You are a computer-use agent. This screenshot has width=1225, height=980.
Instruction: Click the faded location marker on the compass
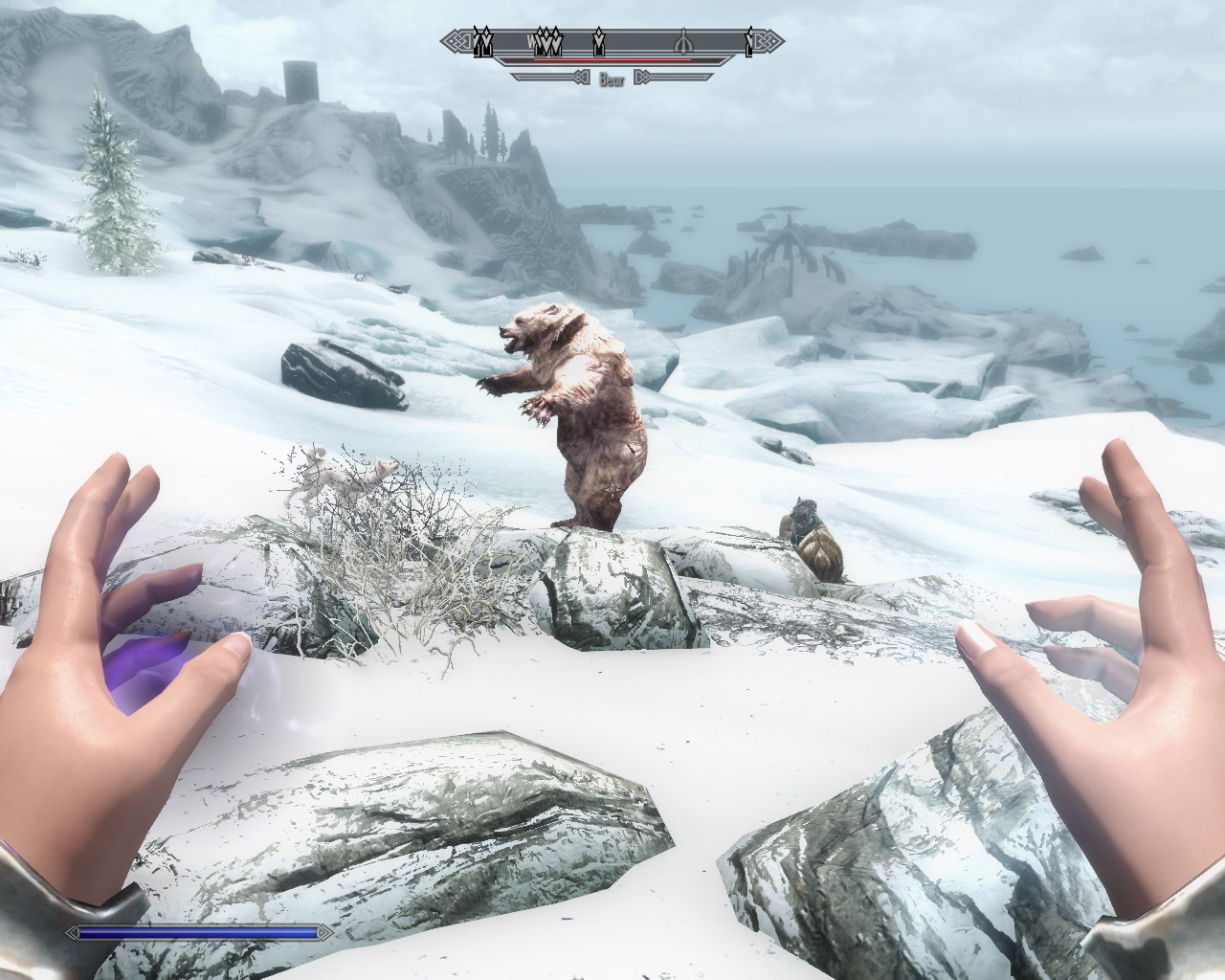point(682,42)
